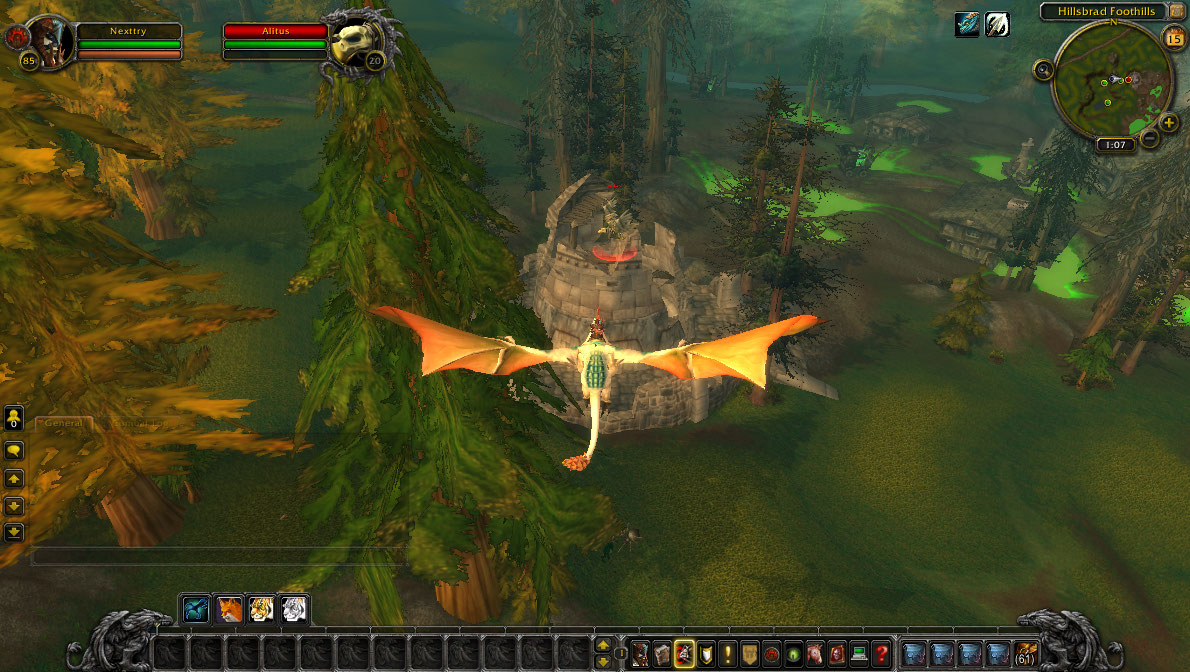Open the minimap tracking magnifier button

(x=1044, y=70)
